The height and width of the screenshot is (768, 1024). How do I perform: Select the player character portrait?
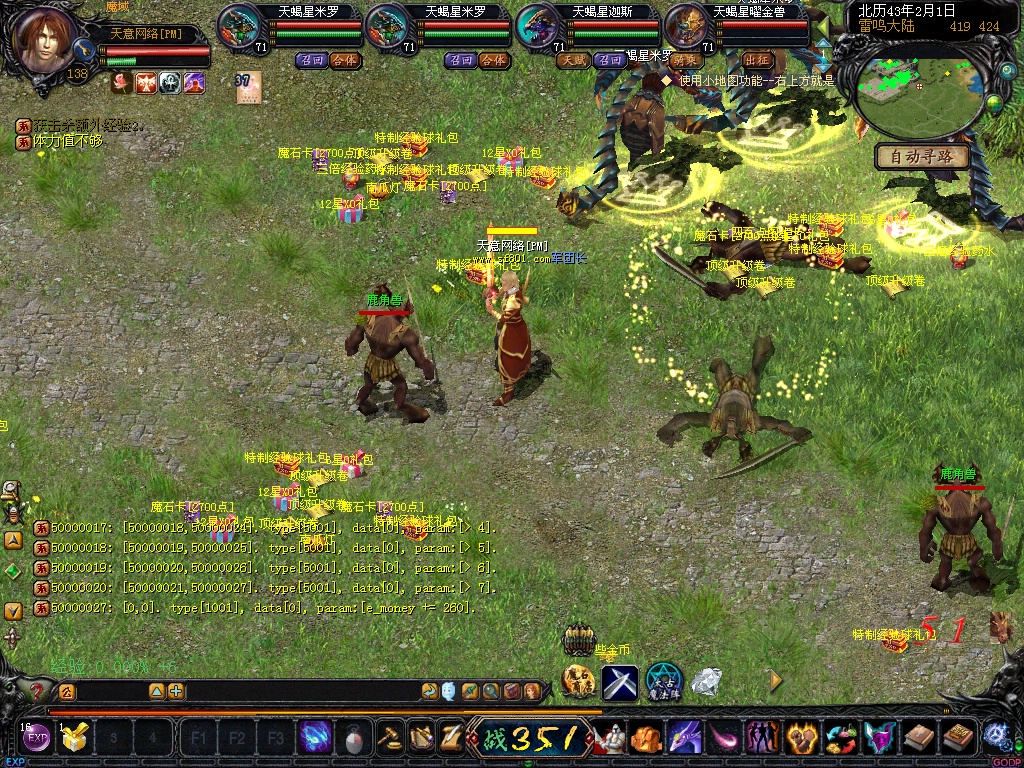tap(46, 40)
